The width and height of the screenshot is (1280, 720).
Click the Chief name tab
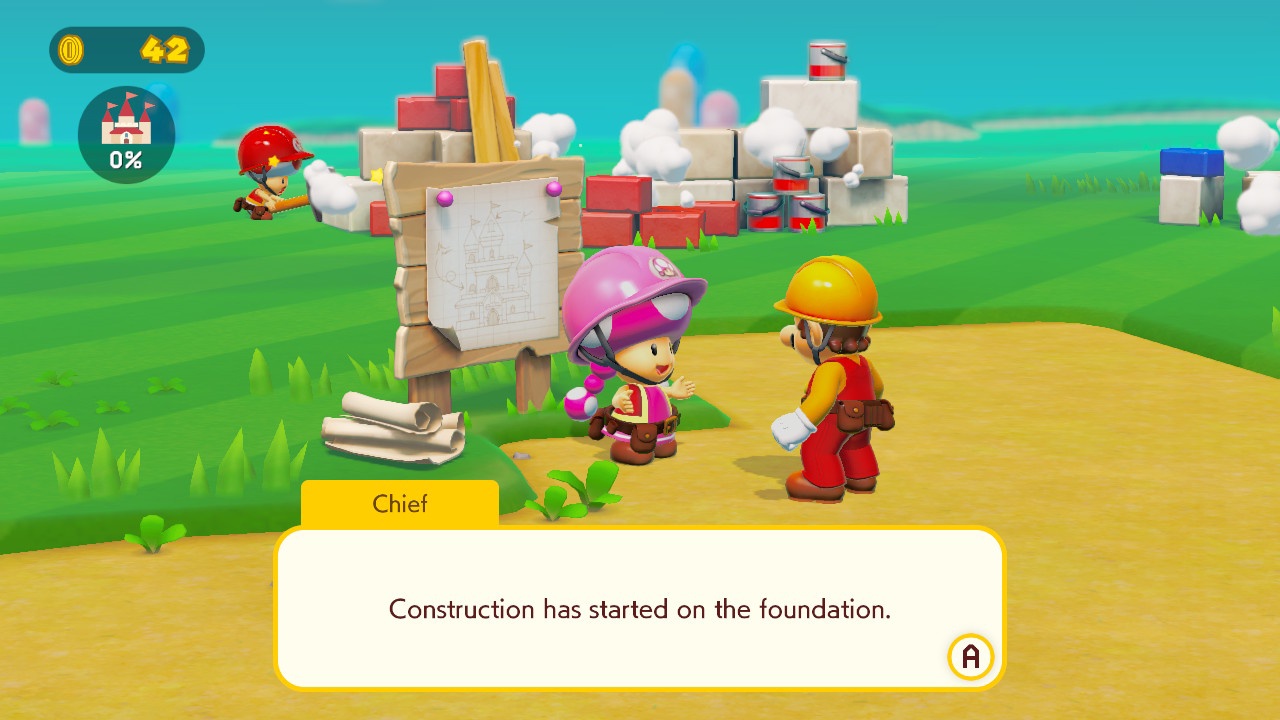pyautogui.click(x=399, y=504)
